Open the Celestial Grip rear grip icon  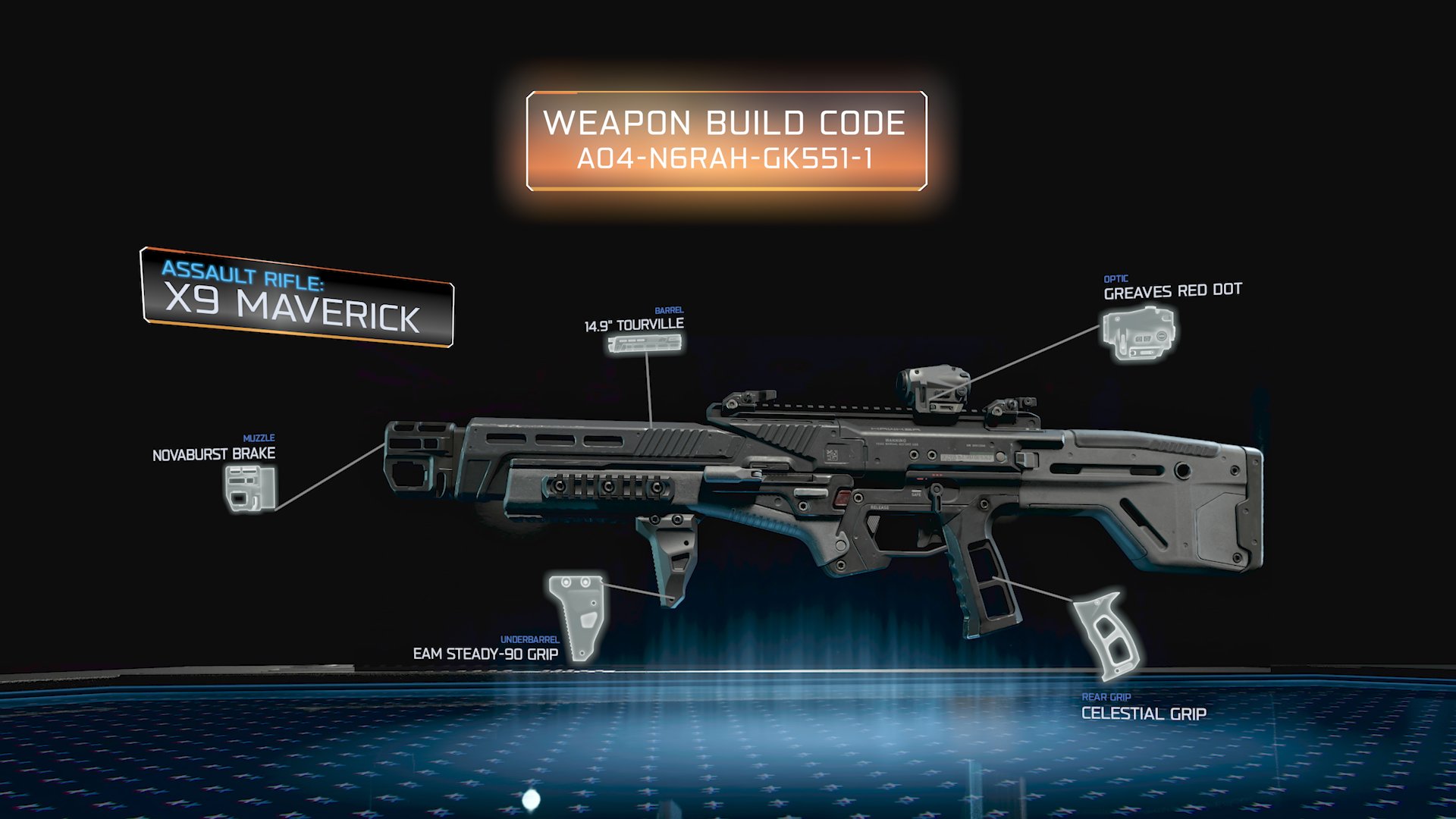pyautogui.click(x=1106, y=635)
